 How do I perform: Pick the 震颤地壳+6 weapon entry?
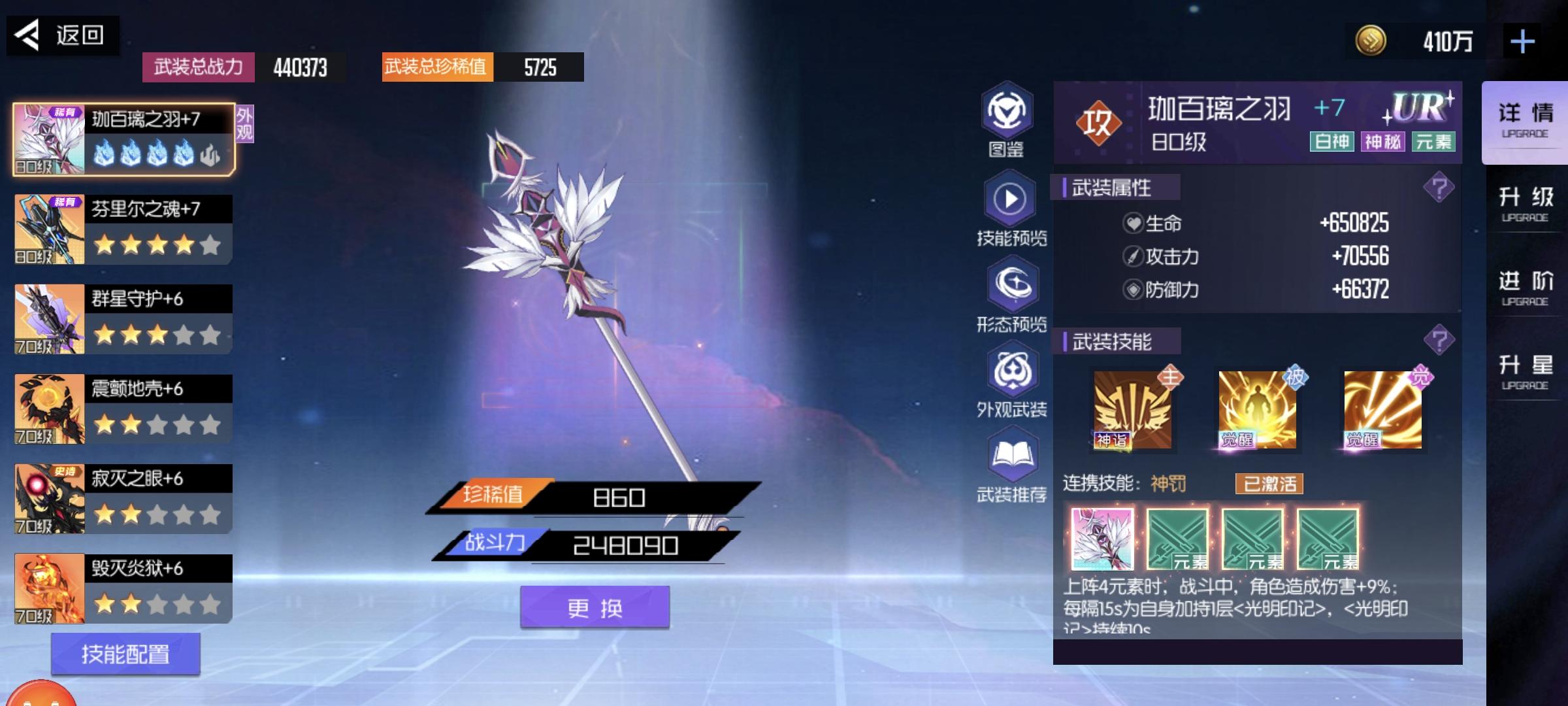[x=124, y=409]
